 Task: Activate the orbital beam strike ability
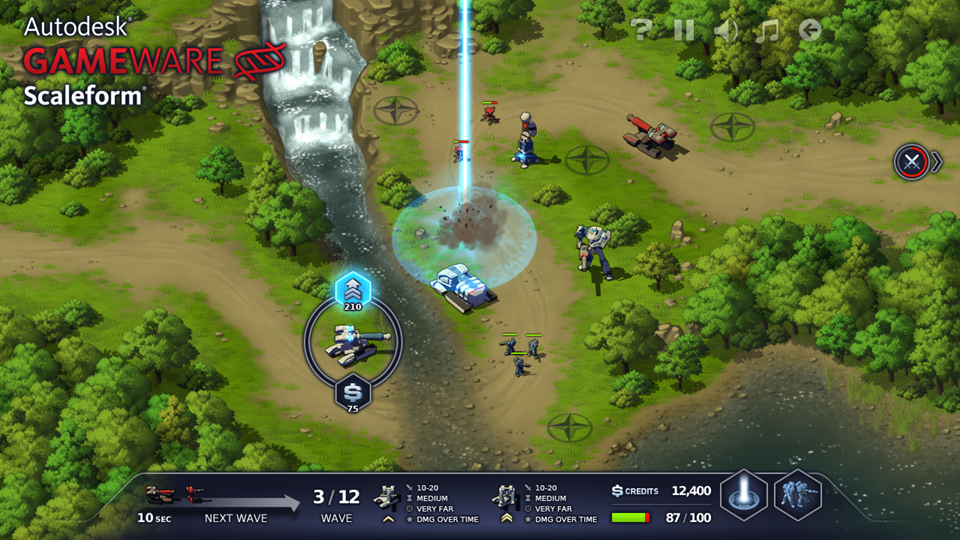tap(744, 495)
